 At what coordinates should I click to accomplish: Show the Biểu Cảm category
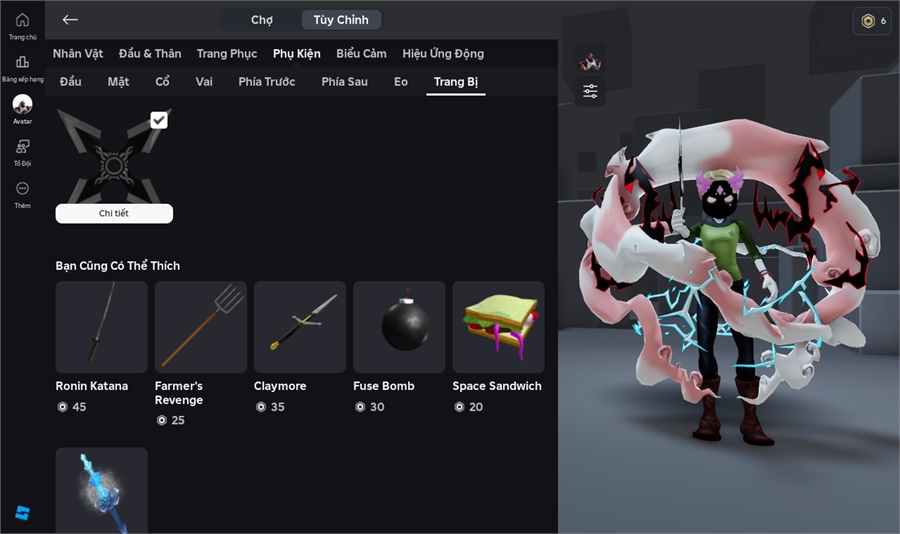(361, 54)
